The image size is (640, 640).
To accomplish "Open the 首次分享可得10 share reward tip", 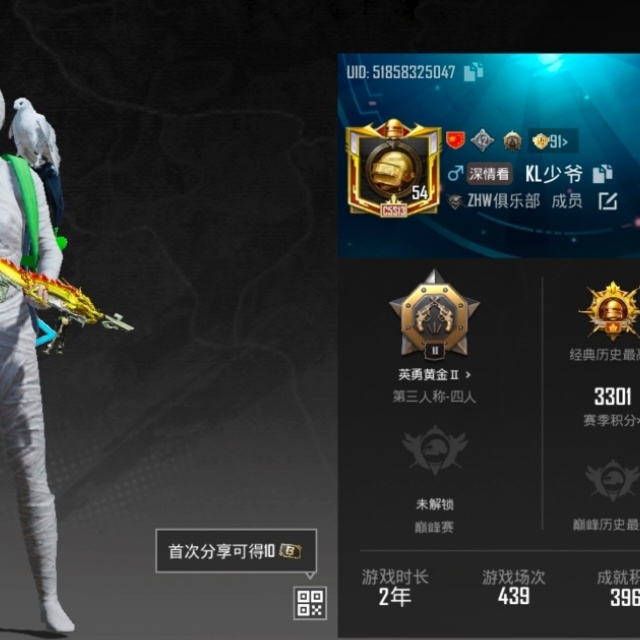I will (236, 551).
